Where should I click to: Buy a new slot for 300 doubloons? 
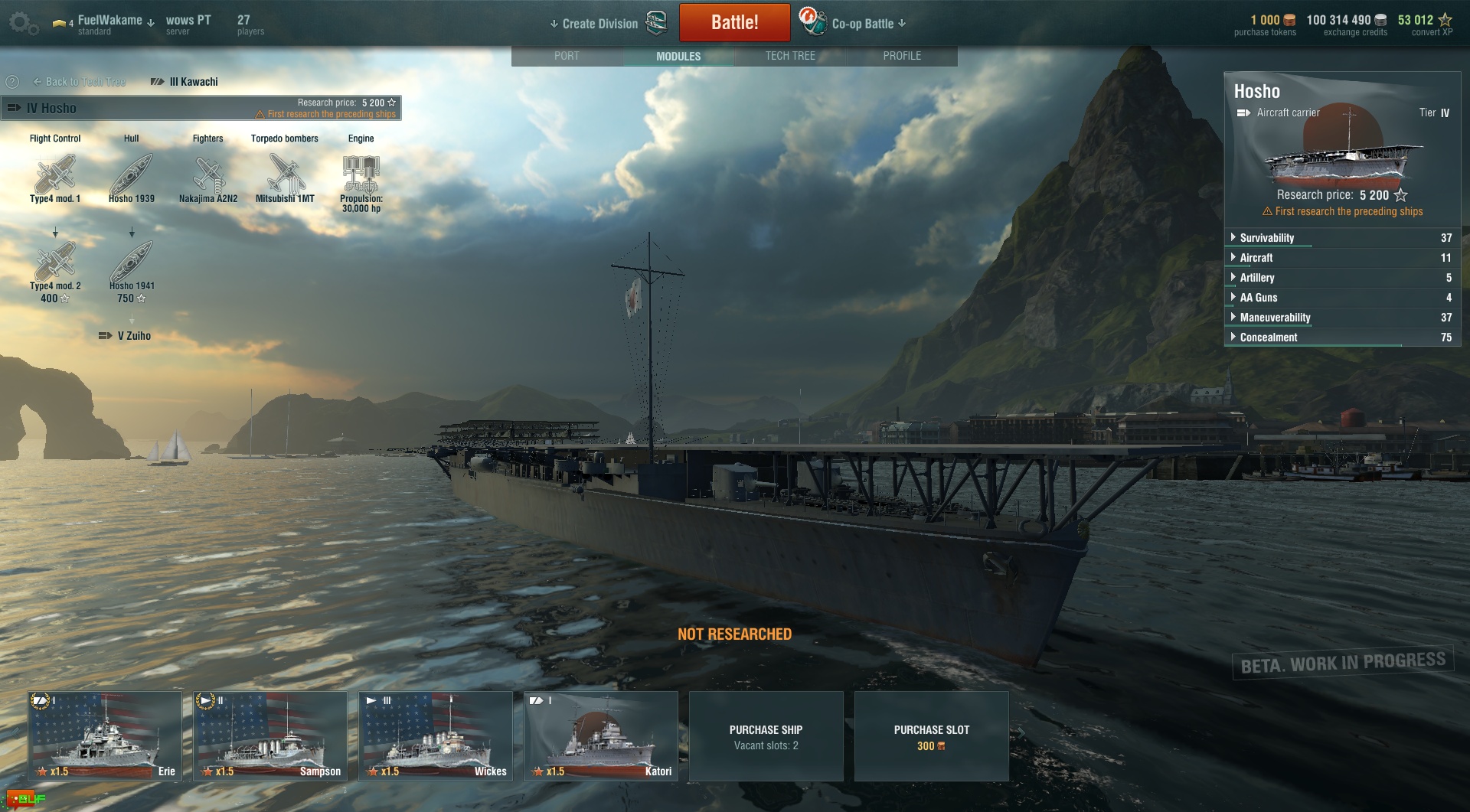point(931,736)
